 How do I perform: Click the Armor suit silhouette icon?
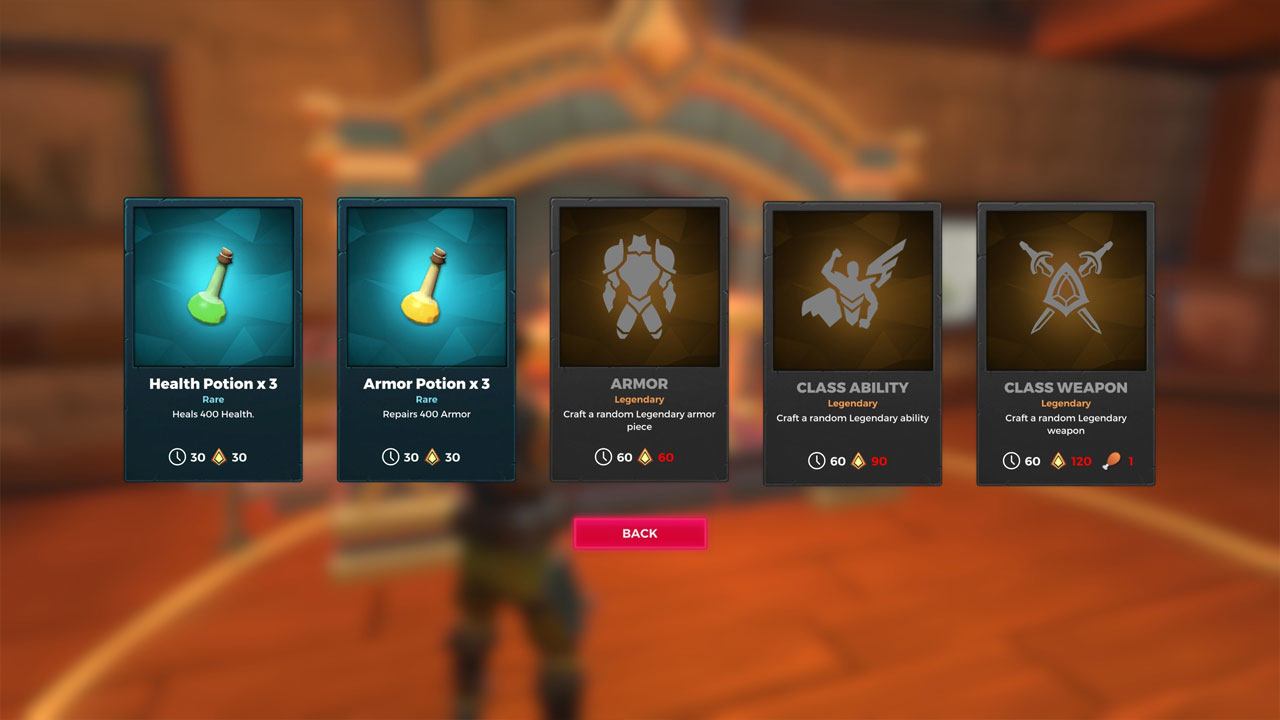[x=639, y=285]
